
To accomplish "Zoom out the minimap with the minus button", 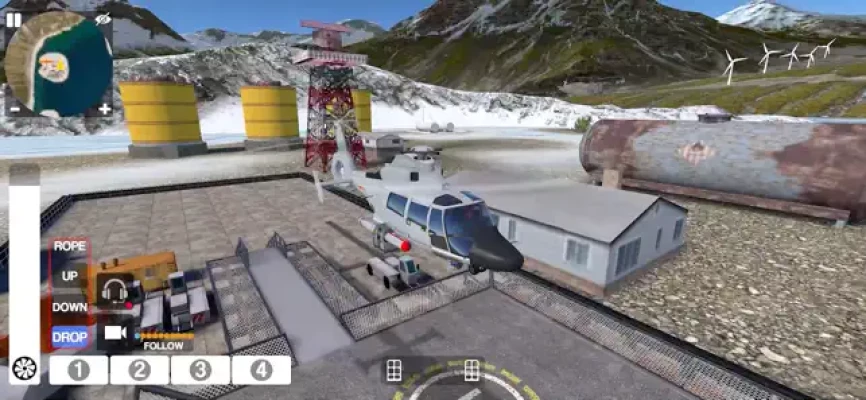I will (x=14, y=108).
